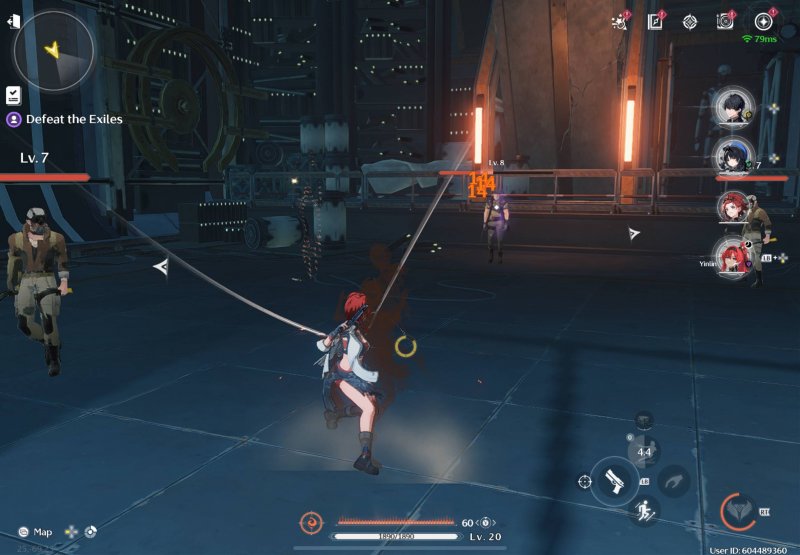This screenshot has height=555, width=800.
Task: Open the quest checklist icon
Action: click(x=14, y=95)
